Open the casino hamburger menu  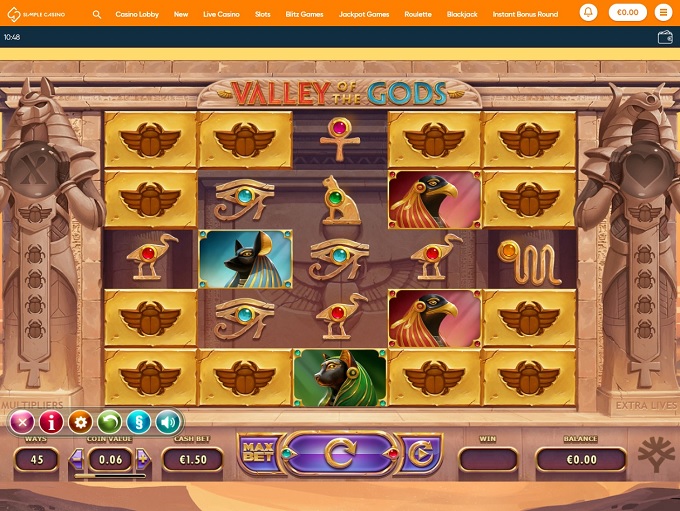[664, 14]
